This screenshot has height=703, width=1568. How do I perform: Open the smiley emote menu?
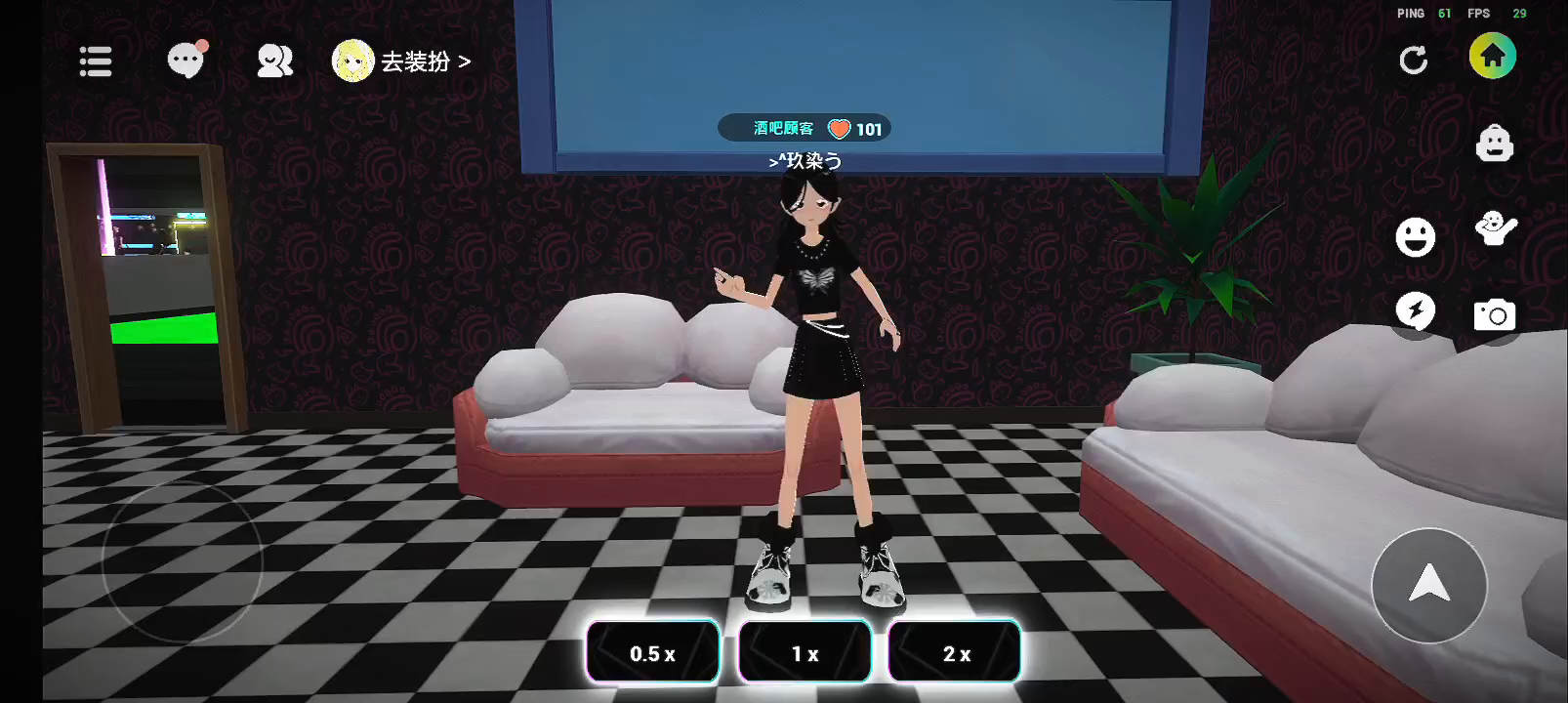click(1415, 236)
